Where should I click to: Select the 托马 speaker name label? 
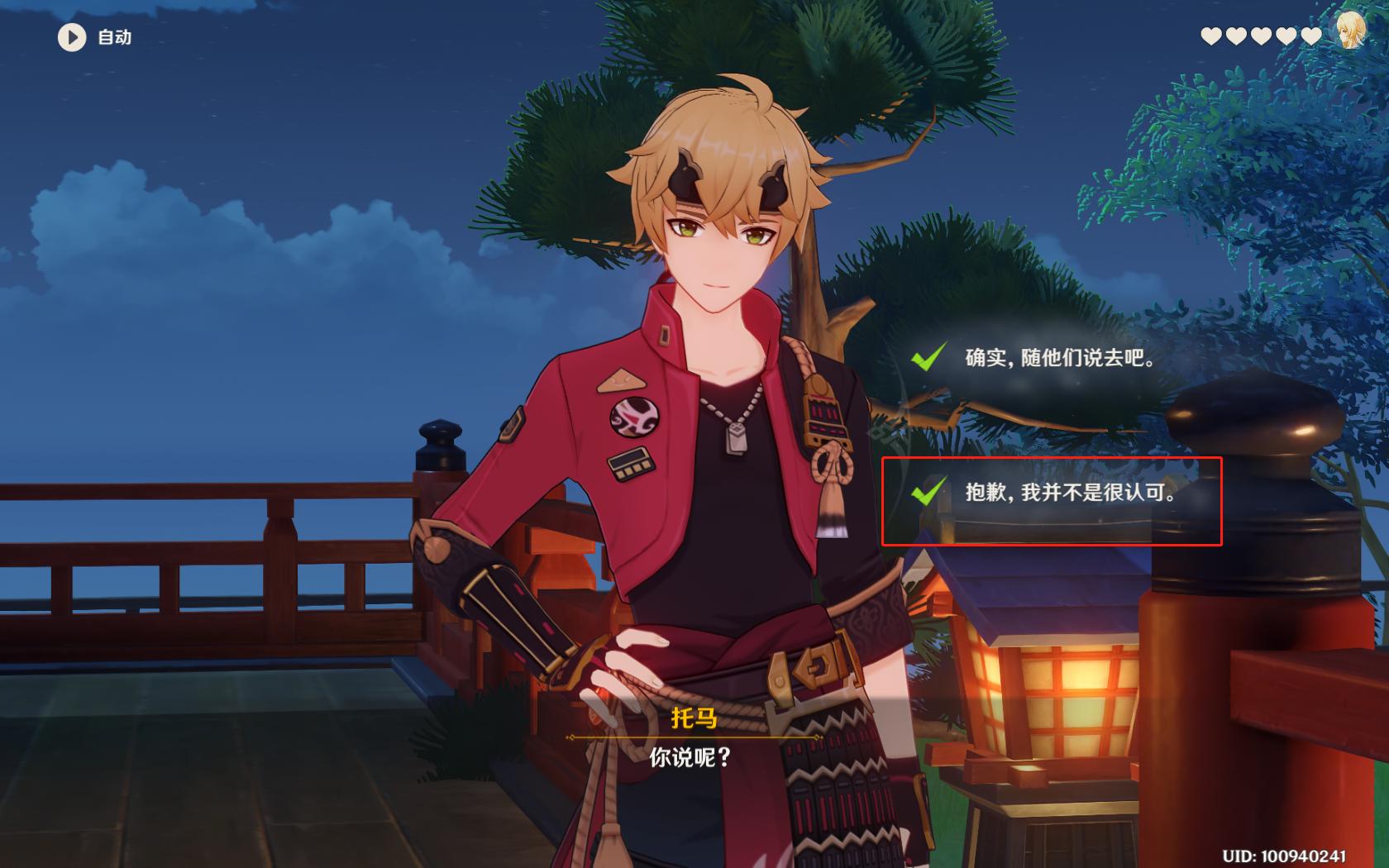click(x=694, y=719)
